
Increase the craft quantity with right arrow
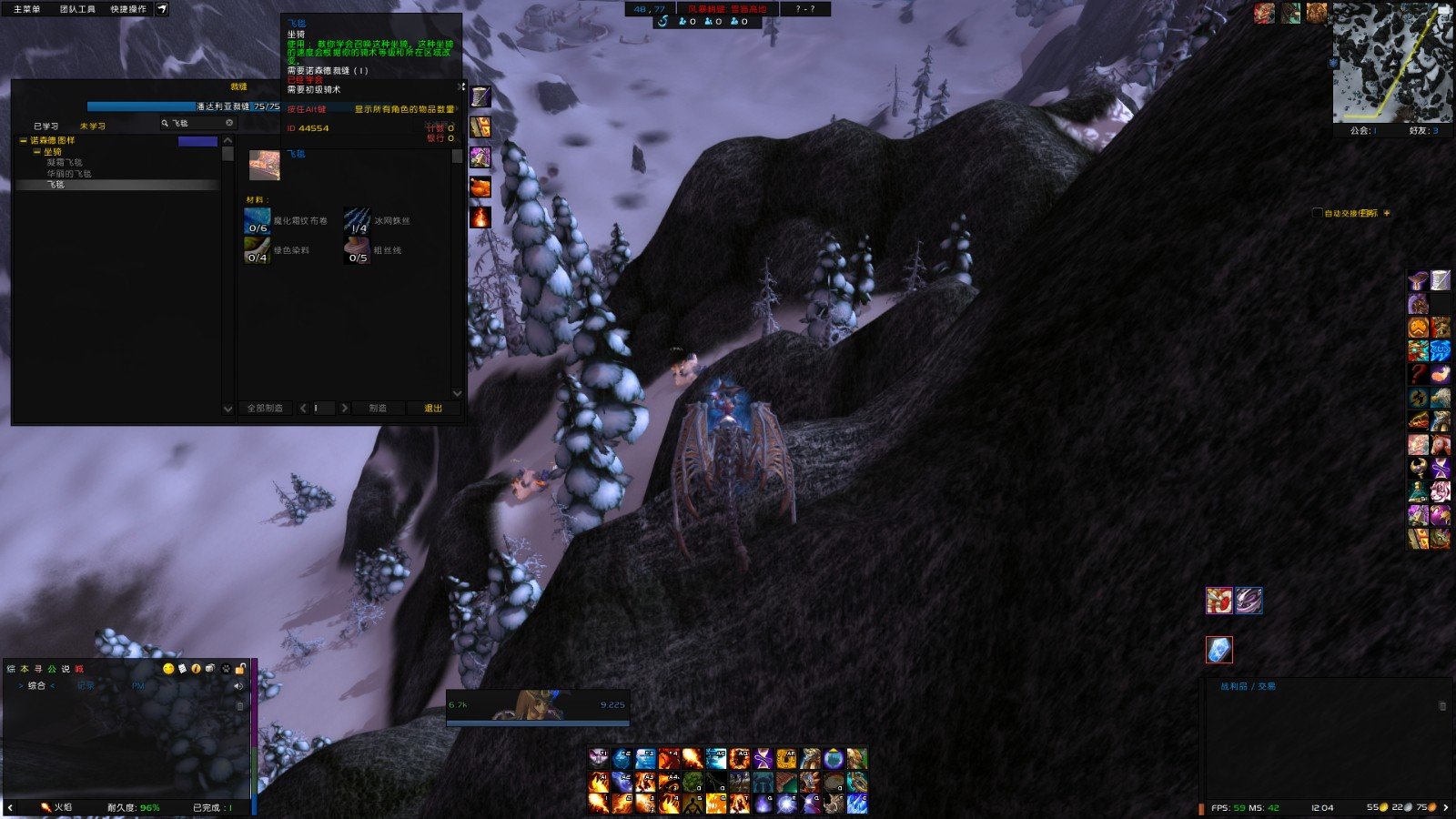[344, 409]
